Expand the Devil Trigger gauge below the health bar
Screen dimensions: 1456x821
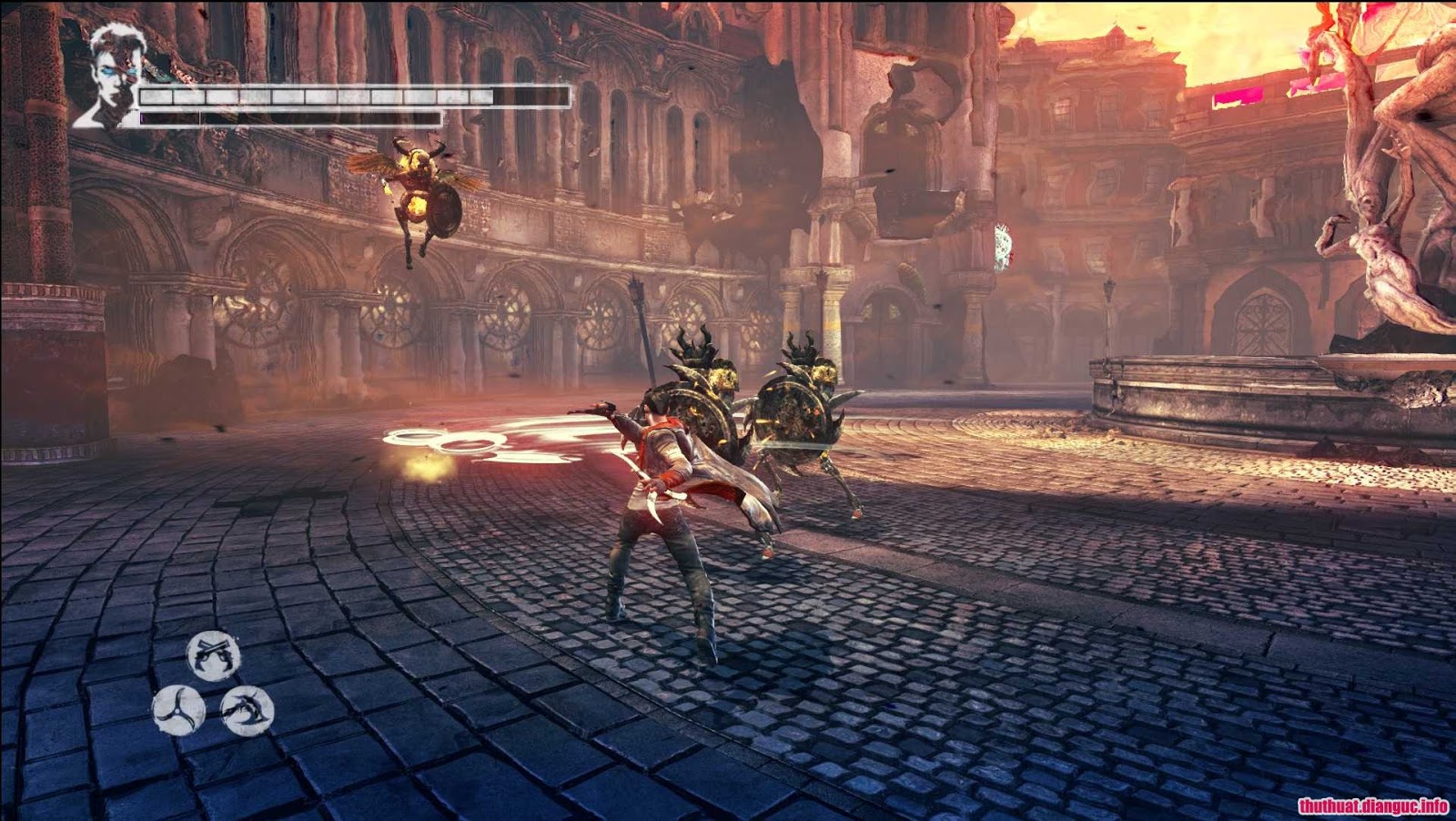291,116
